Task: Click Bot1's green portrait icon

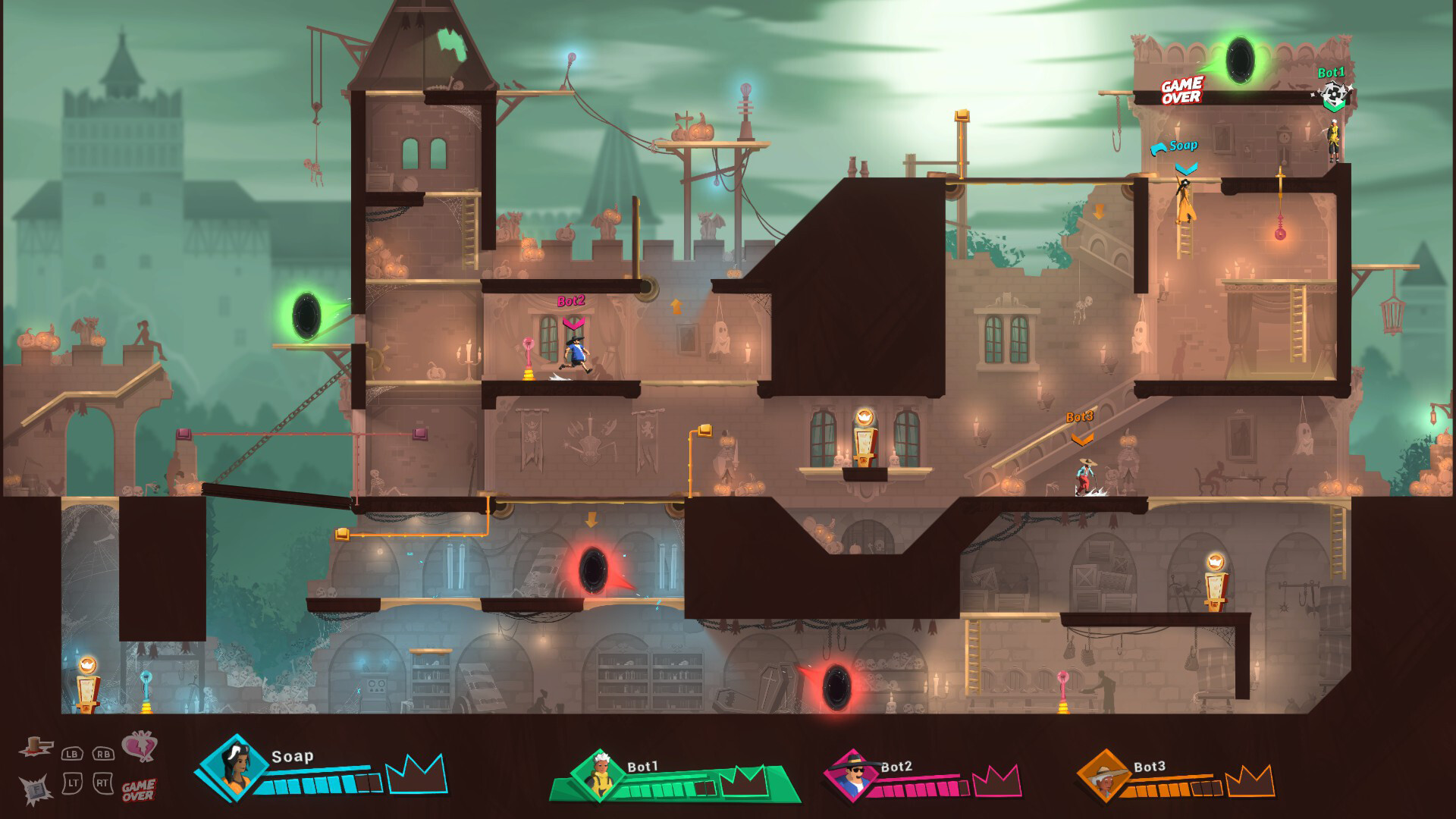Action: pyautogui.click(x=599, y=775)
